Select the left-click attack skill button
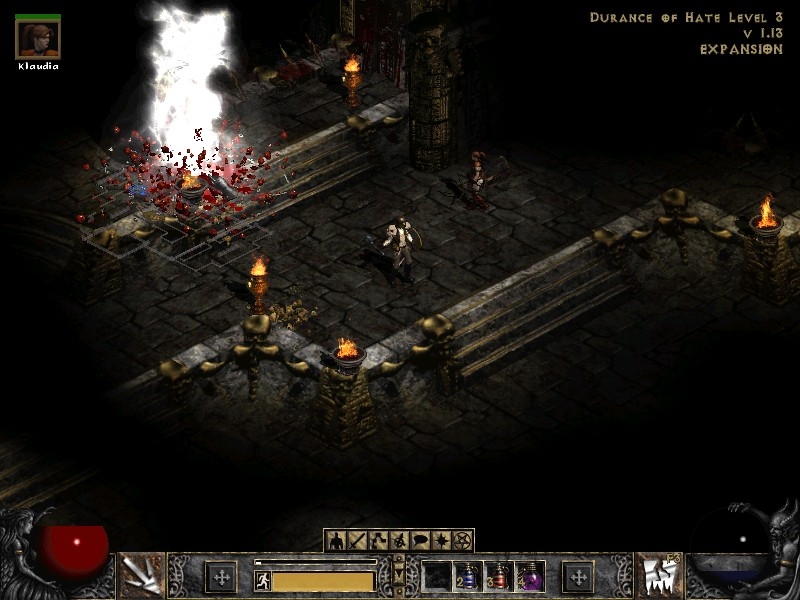800x600 pixels. pos(142,576)
